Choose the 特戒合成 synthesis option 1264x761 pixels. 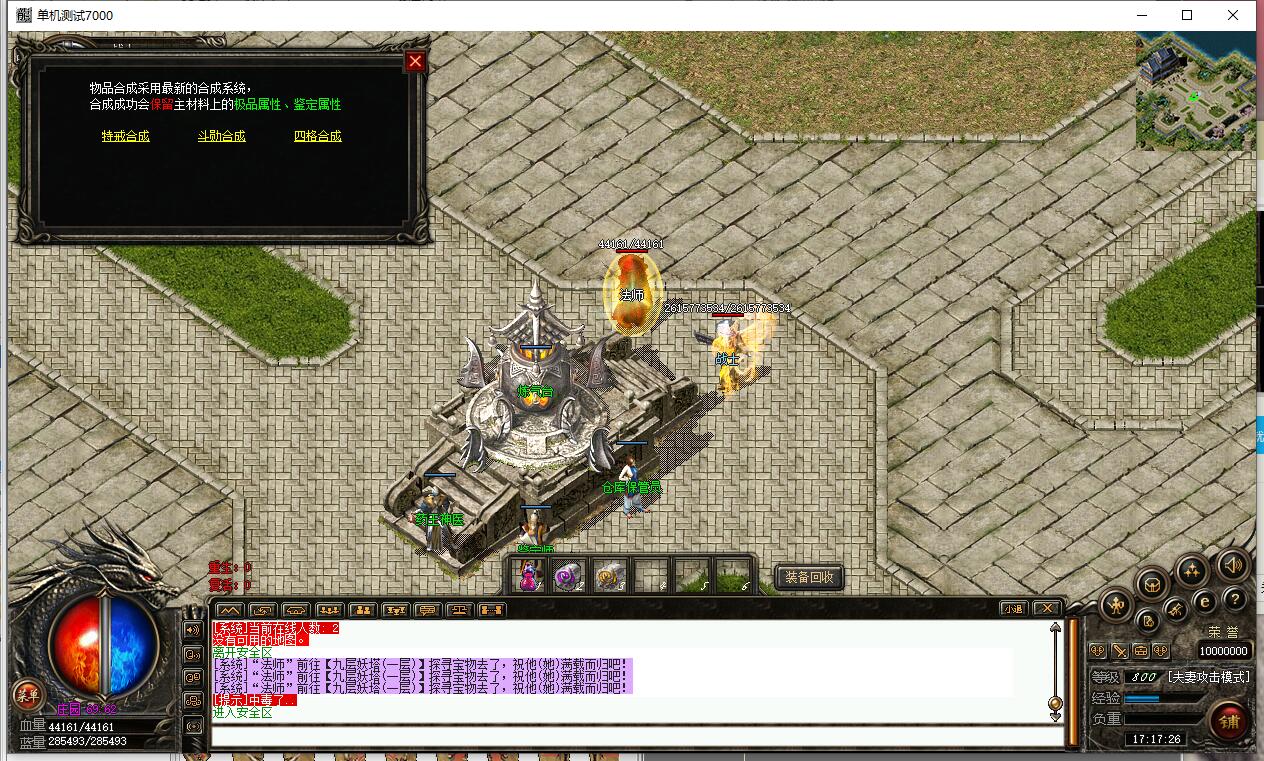tap(125, 136)
